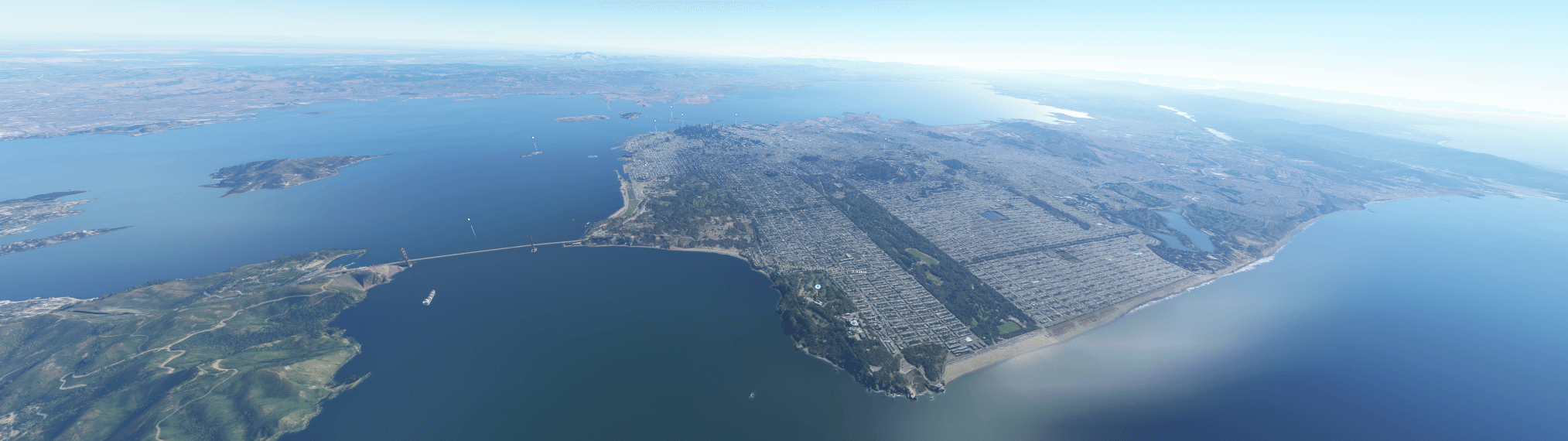Select the blue Legion of Honor landmark marker
This screenshot has height=441, width=1568.
[818, 287]
